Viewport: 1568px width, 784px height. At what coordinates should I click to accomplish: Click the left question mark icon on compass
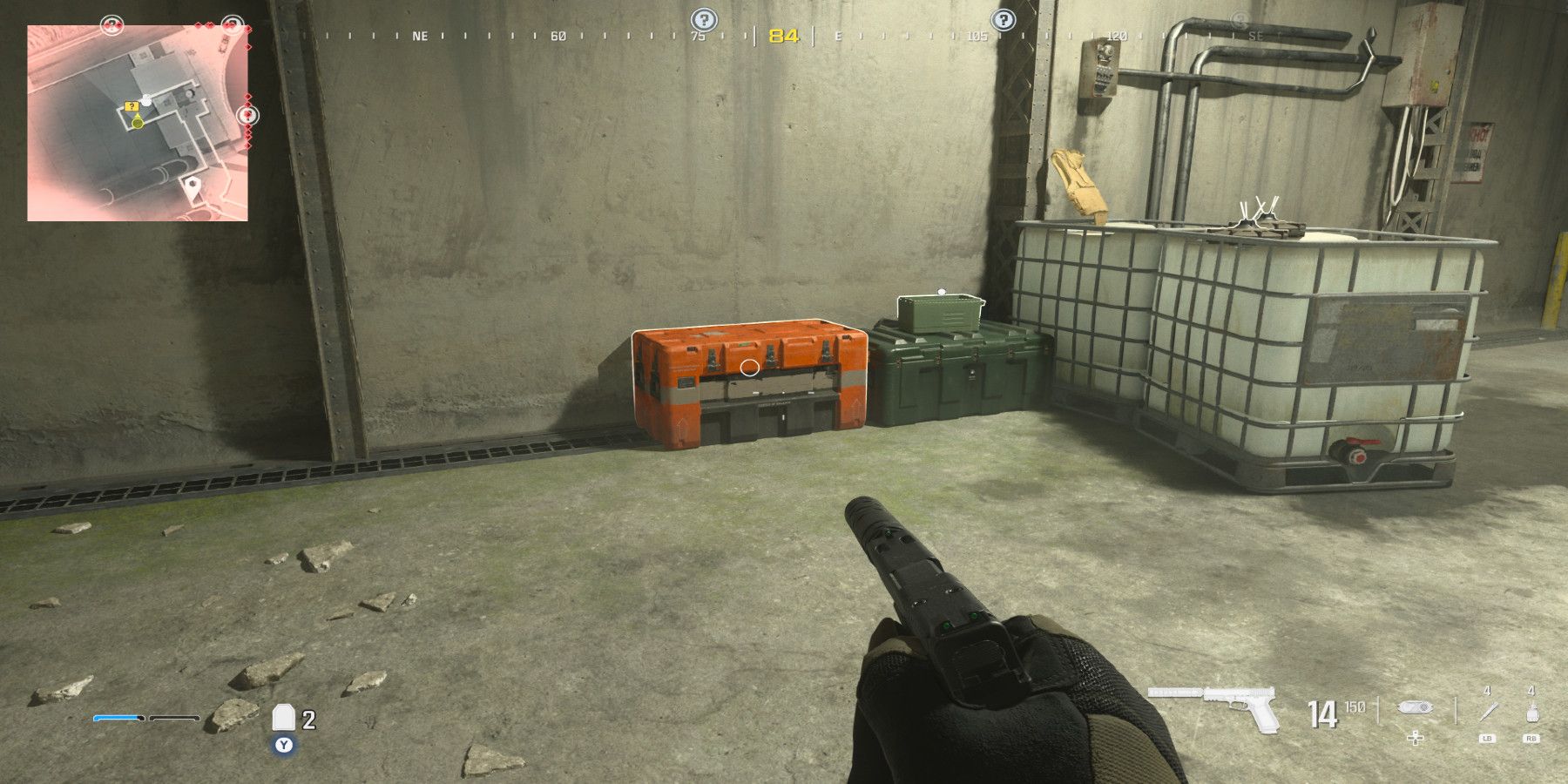coord(703,18)
